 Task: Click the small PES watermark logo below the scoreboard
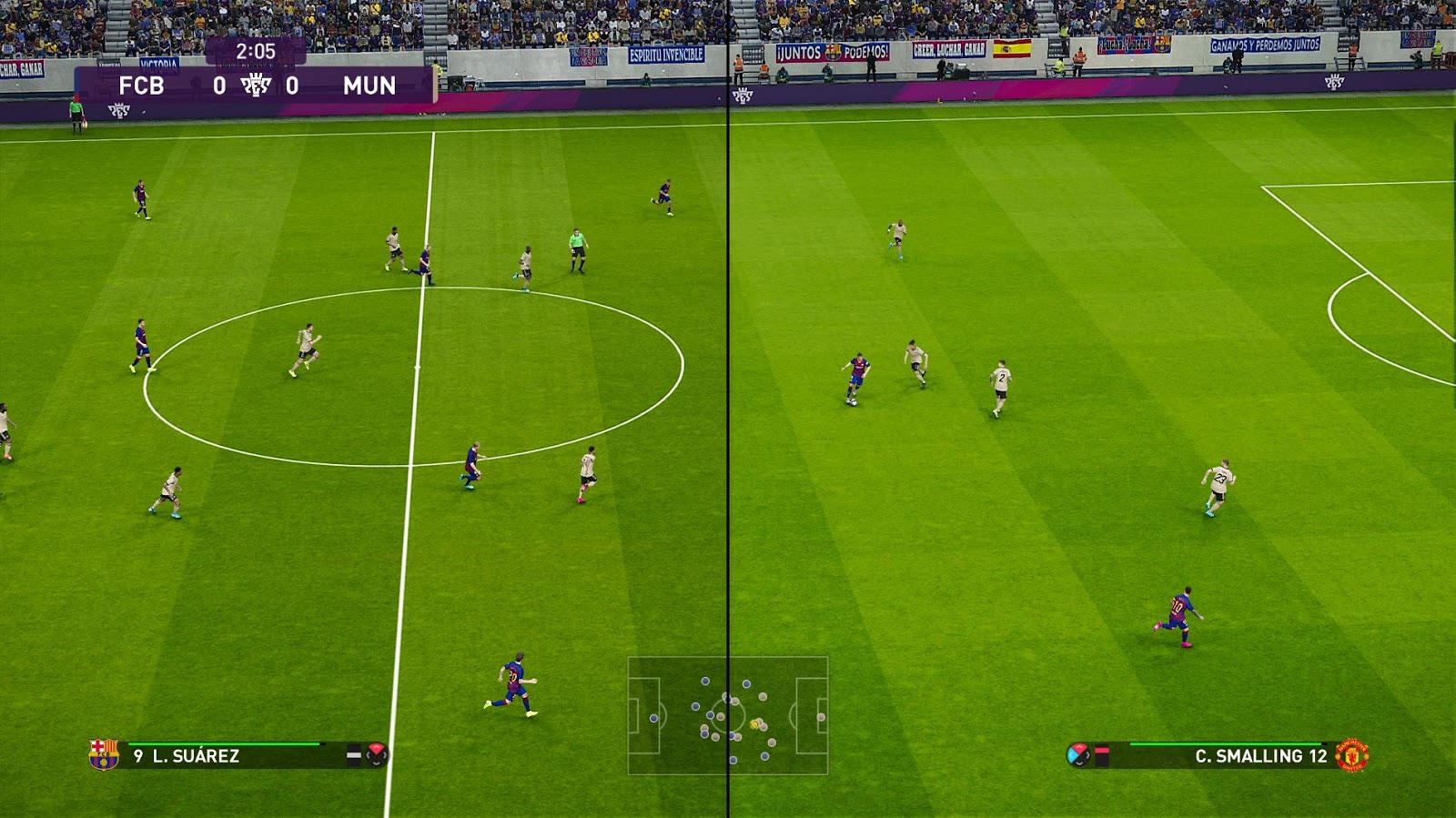point(120,111)
